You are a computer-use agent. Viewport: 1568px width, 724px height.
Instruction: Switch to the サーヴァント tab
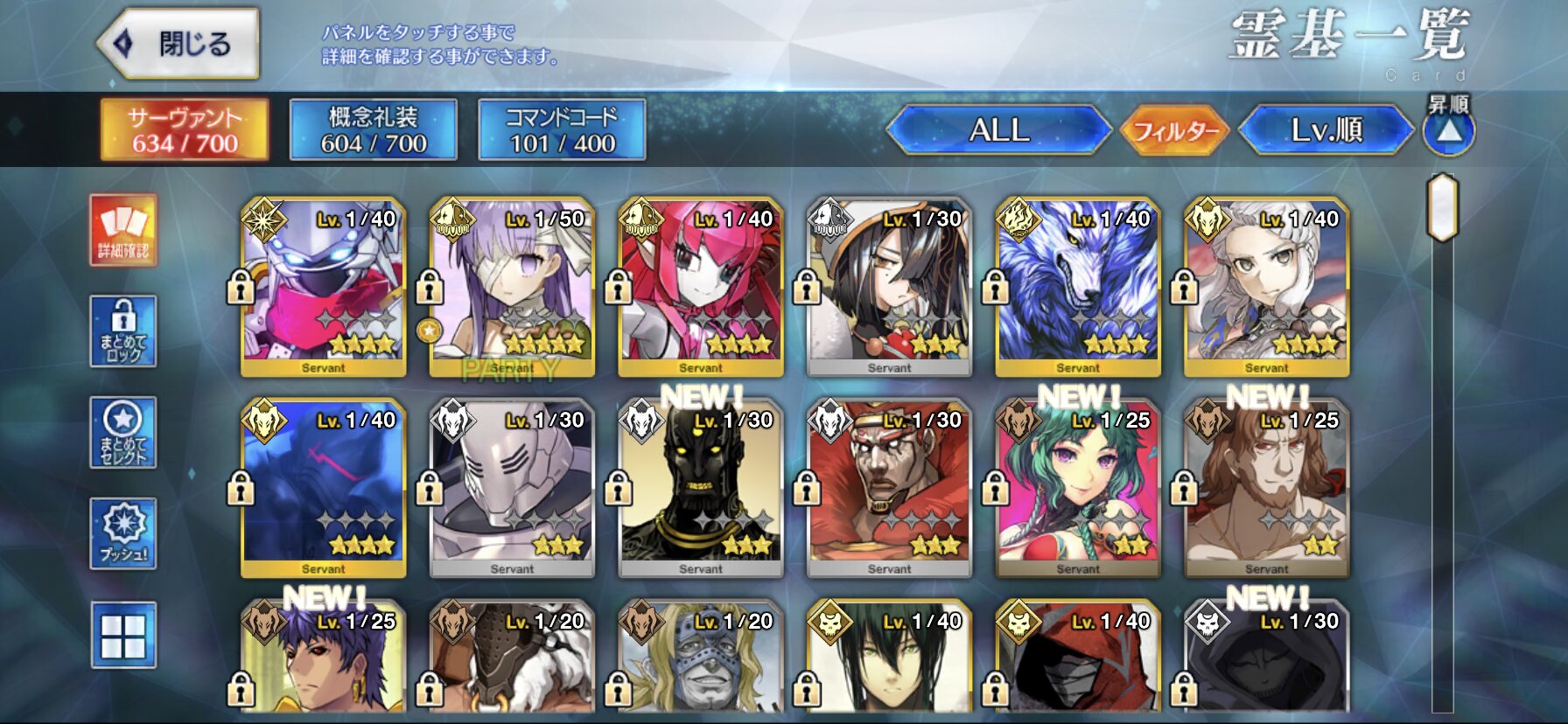pyautogui.click(x=185, y=130)
